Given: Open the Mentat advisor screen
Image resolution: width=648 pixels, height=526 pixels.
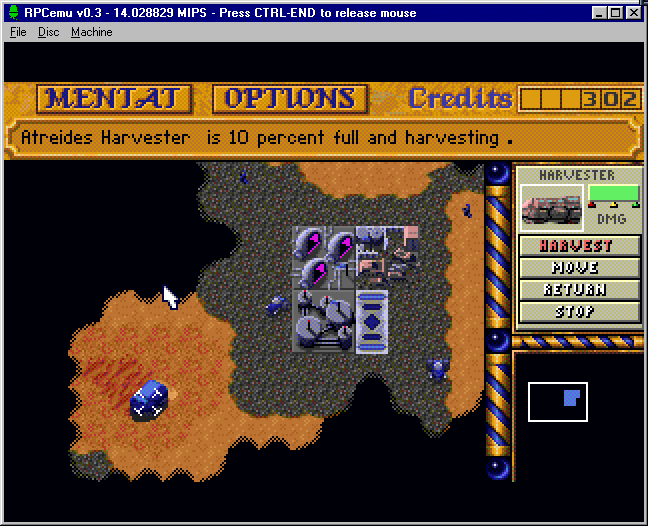Looking at the screenshot, I should click(114, 98).
